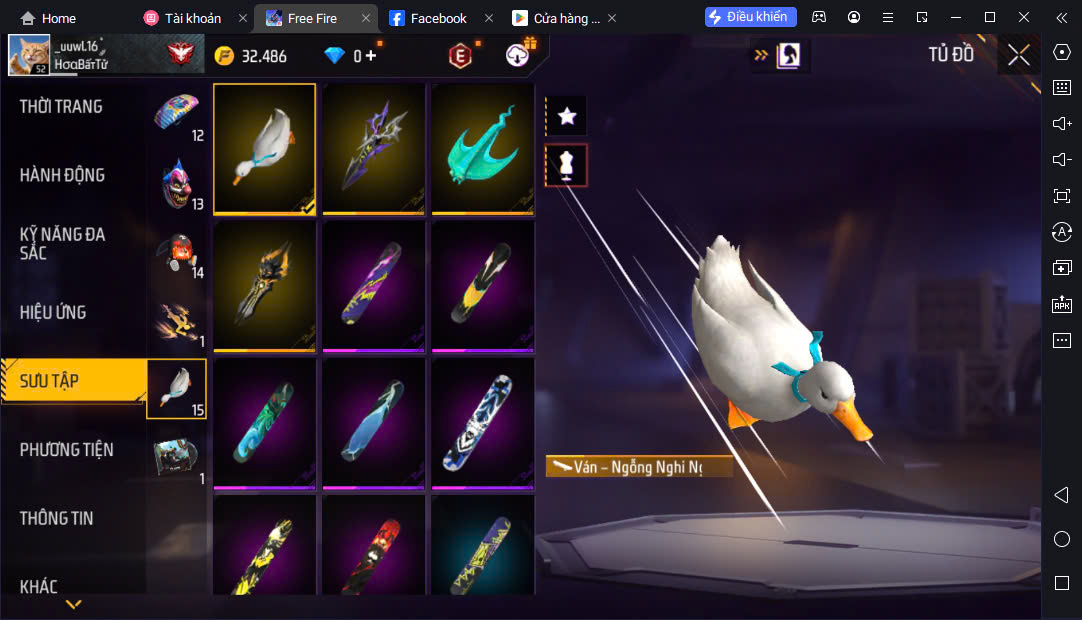Toggle the mannequin preview button

[567, 165]
